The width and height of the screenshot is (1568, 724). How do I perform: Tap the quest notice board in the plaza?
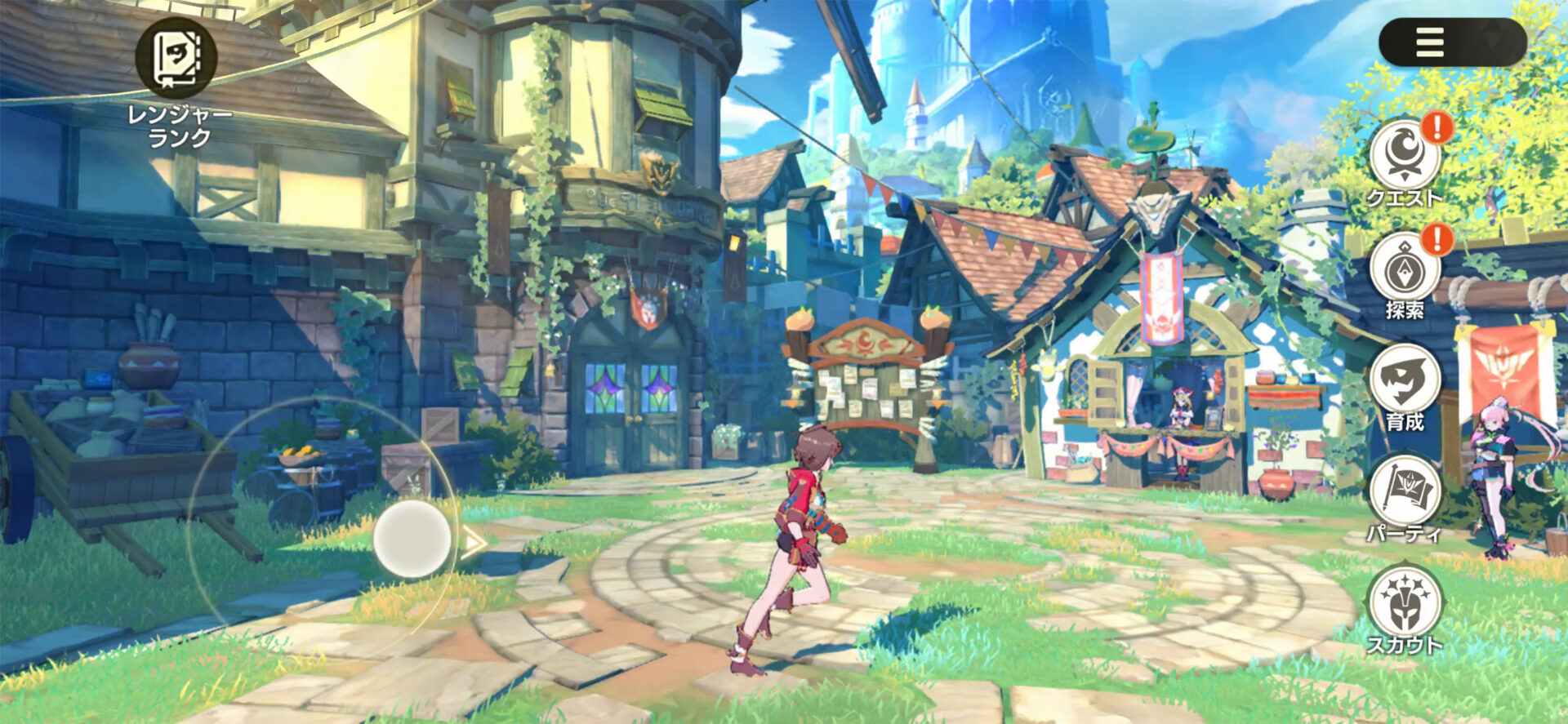pos(870,392)
